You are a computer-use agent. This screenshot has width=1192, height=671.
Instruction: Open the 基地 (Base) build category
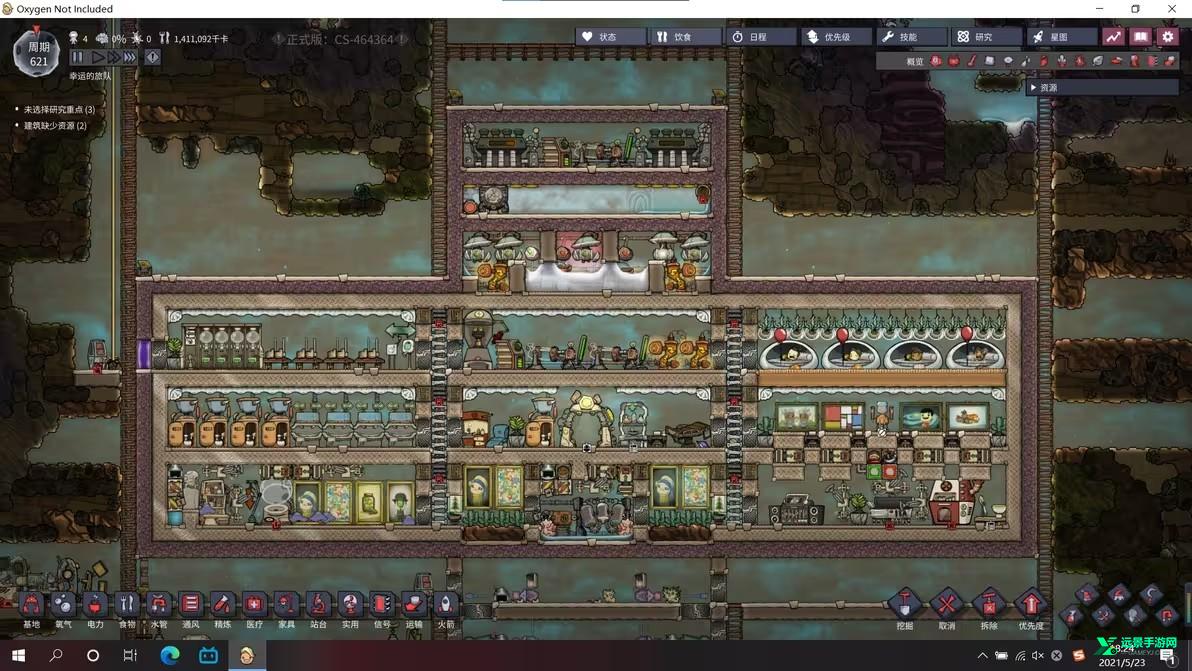31,604
